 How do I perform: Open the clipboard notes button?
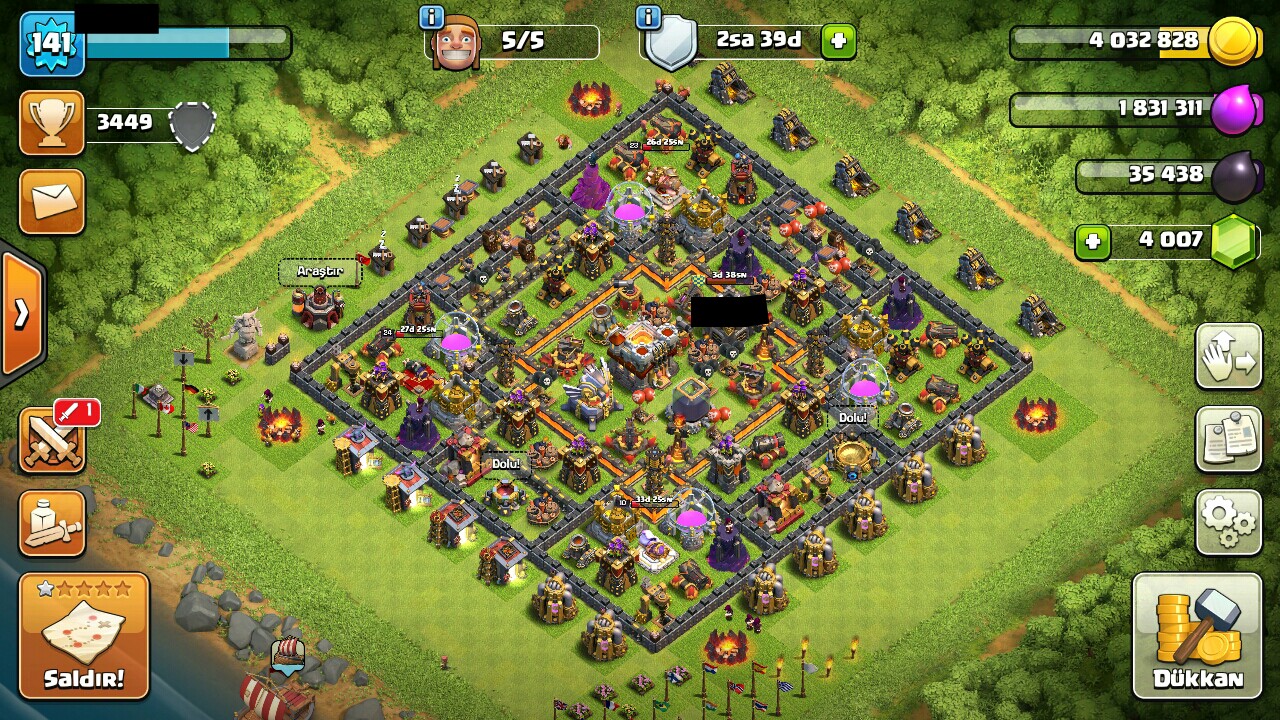(1228, 439)
